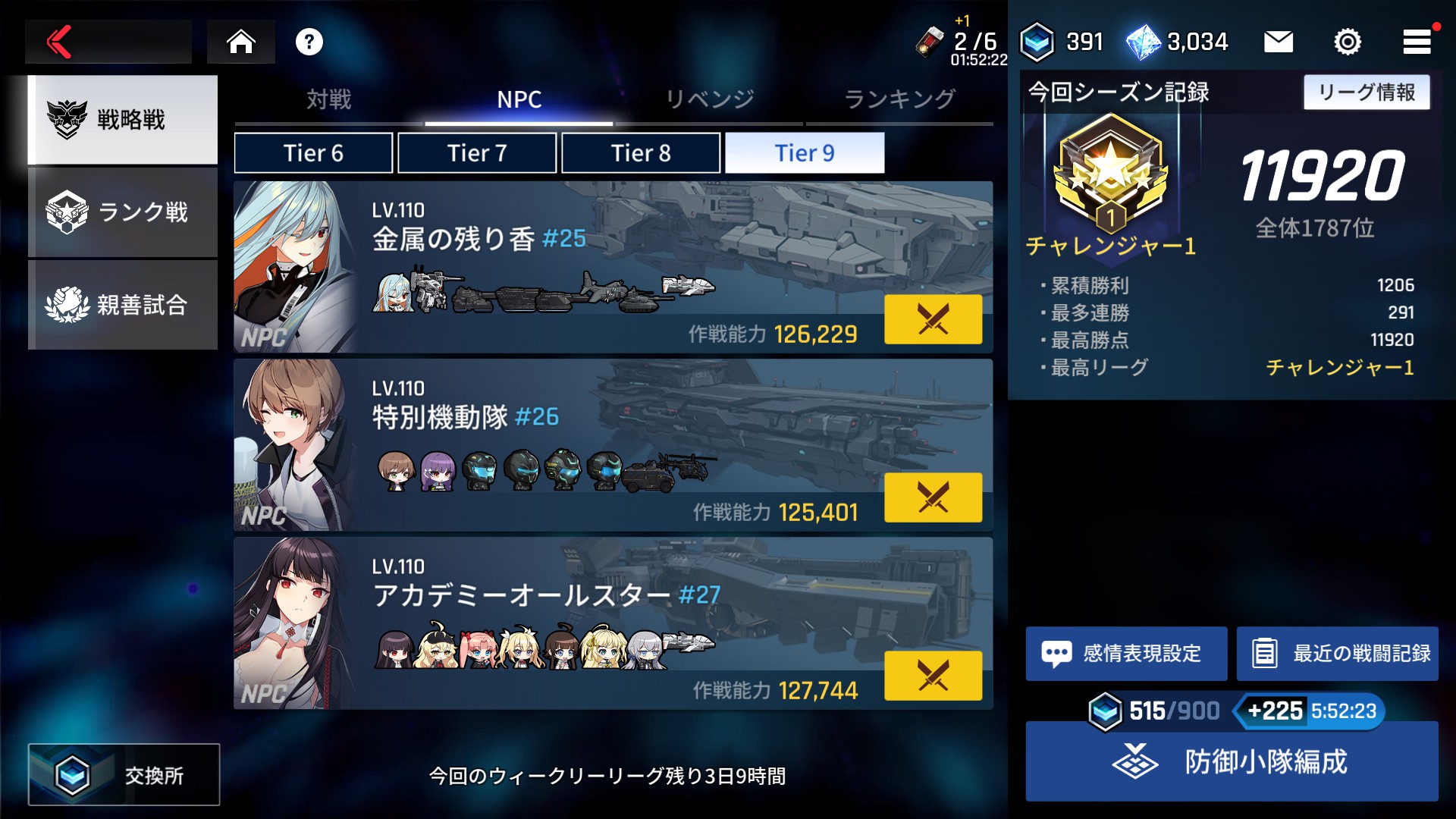Choose the Tier 6 filter
Image resolution: width=1456 pixels, height=819 pixels.
tap(313, 153)
